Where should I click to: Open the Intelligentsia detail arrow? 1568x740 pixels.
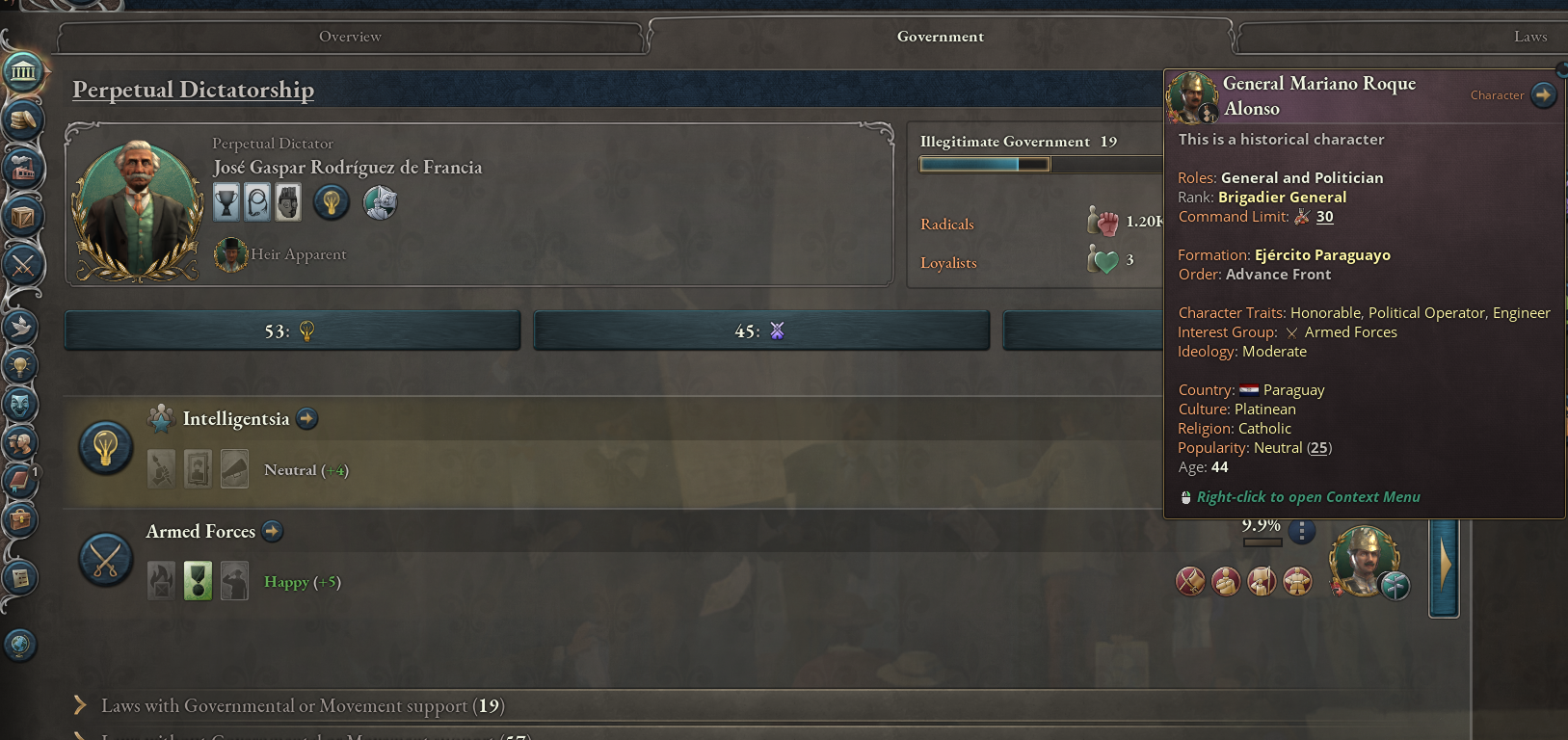point(306,418)
